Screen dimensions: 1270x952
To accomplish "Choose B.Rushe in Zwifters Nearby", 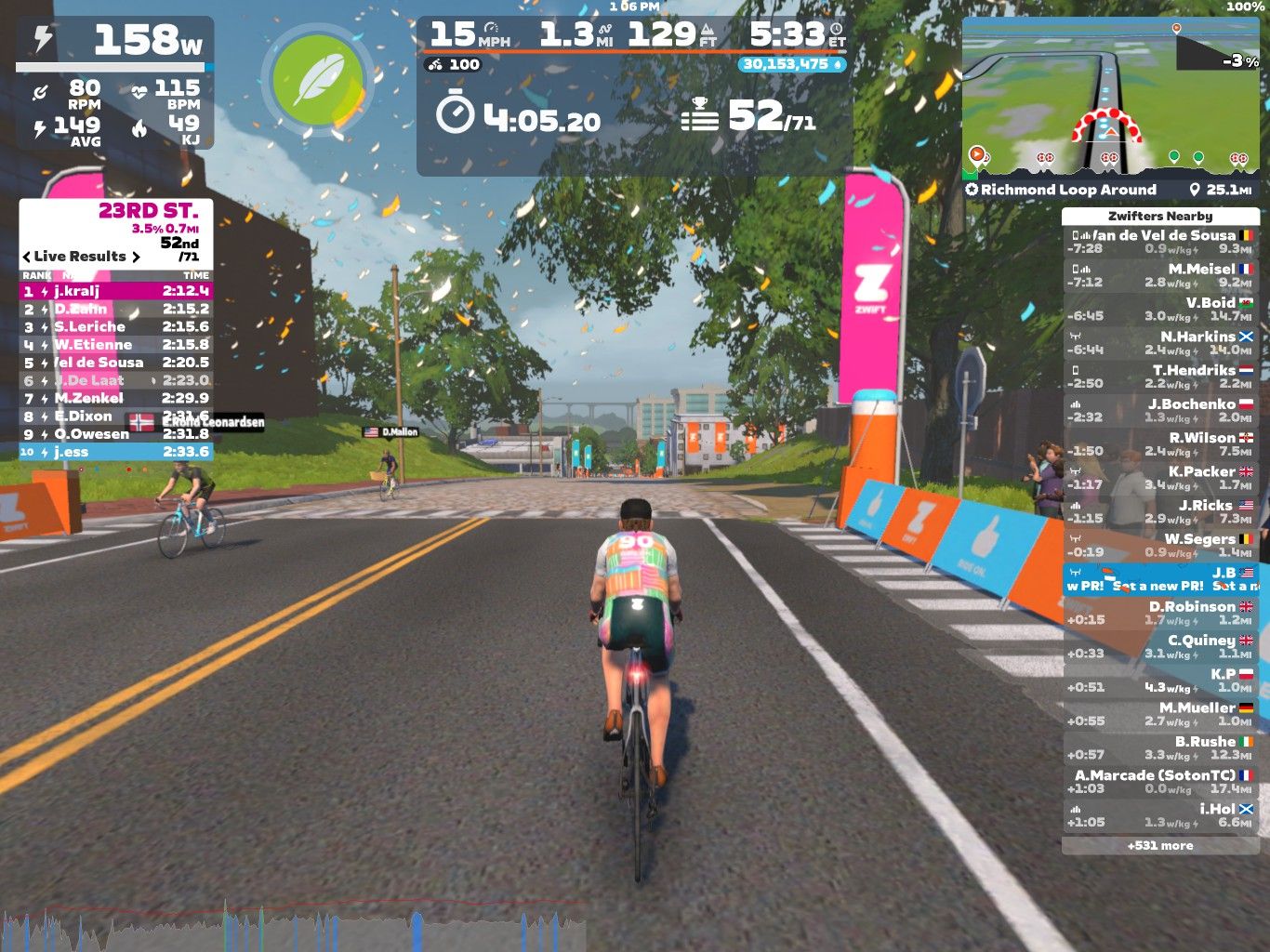I will pos(1160,747).
